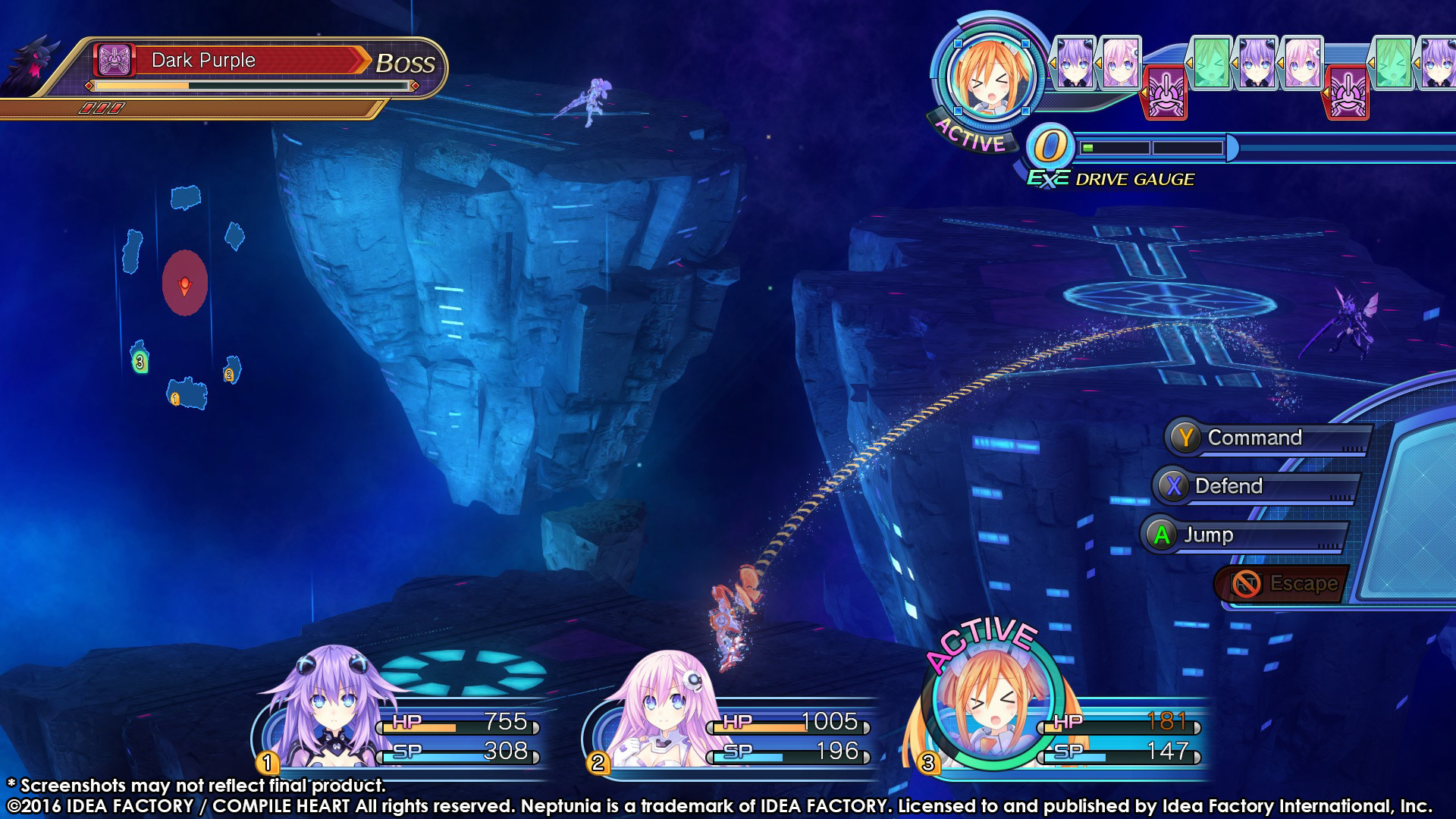Expand the green Vert turn order card arrow
The width and height of the screenshot is (1456, 819).
1189,62
